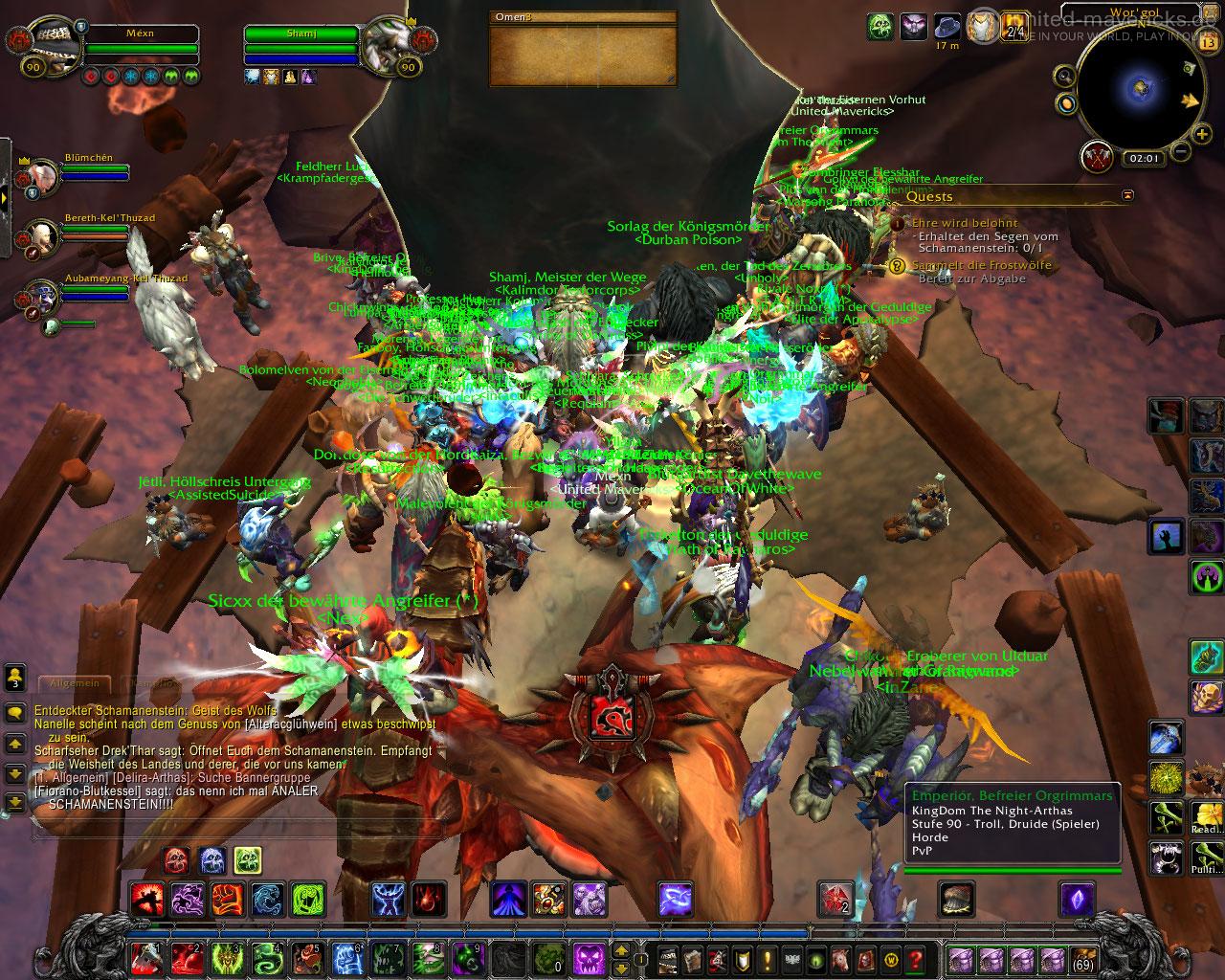Open the backpack showing 69 free slots
The width and height of the screenshot is (1225, 980).
pos(1083,958)
